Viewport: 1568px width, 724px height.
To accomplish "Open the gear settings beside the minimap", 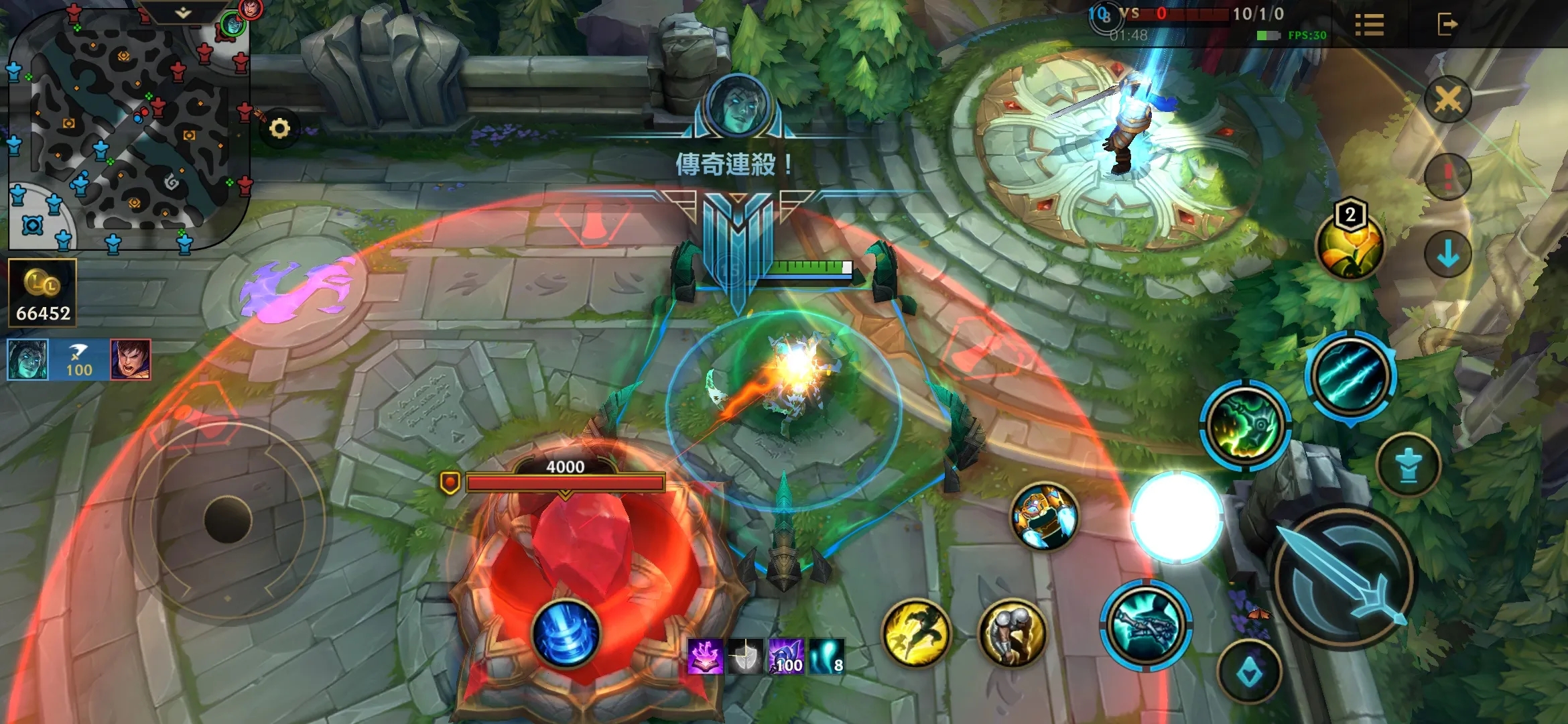I will tap(279, 128).
